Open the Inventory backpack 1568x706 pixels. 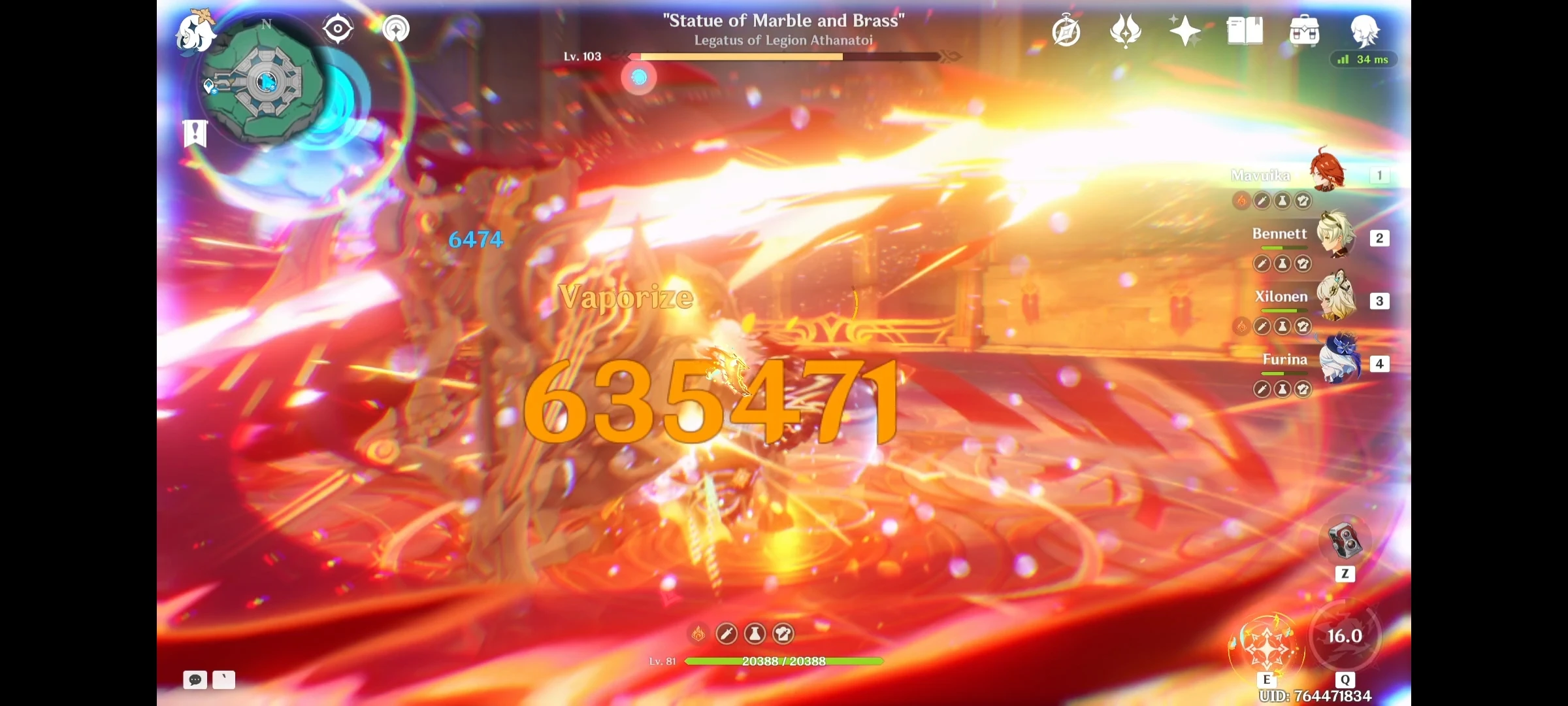pos(1304,29)
